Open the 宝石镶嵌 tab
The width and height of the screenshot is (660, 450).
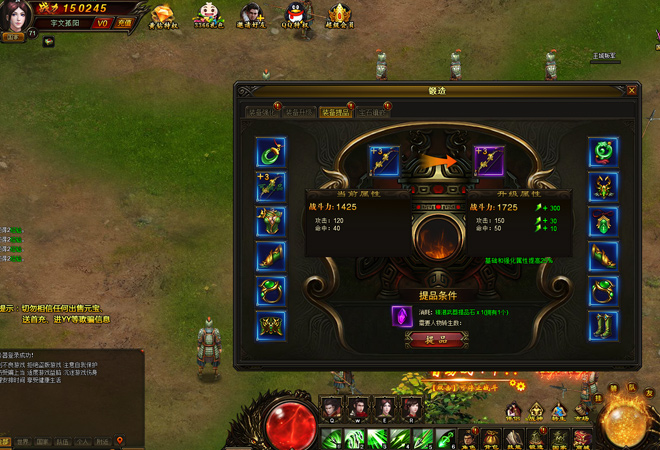(370, 112)
